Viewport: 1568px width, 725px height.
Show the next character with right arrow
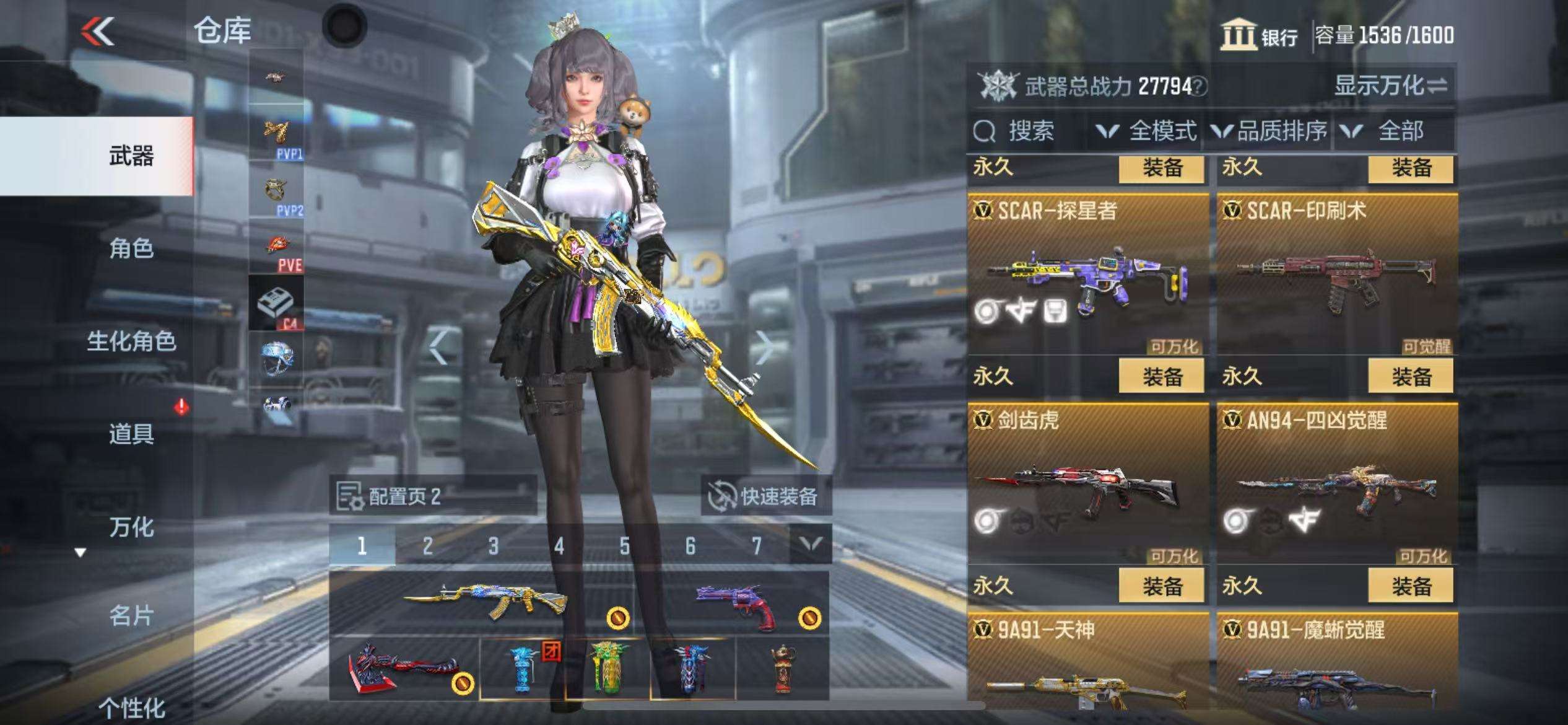(x=765, y=348)
